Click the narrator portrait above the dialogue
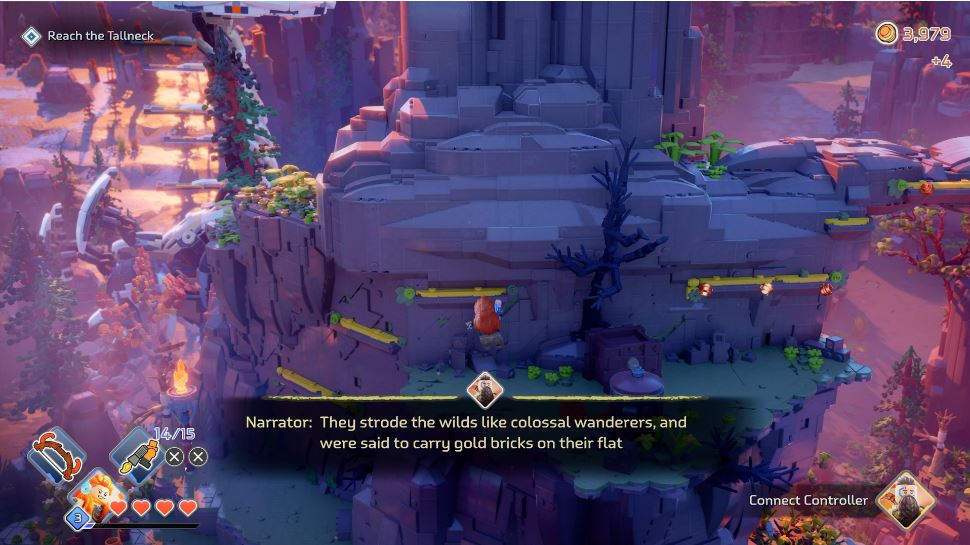This screenshot has height=545, width=970. pyautogui.click(x=484, y=391)
